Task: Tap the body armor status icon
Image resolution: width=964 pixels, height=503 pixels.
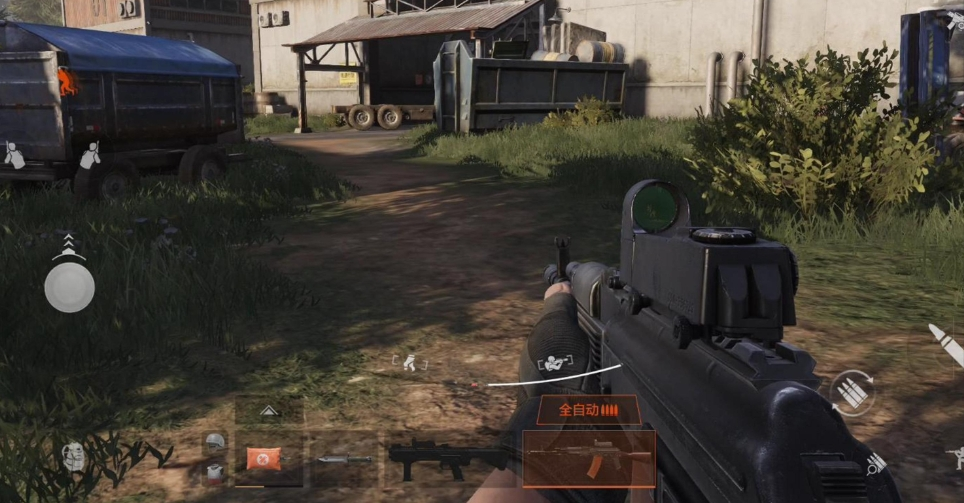Action: click(215, 470)
